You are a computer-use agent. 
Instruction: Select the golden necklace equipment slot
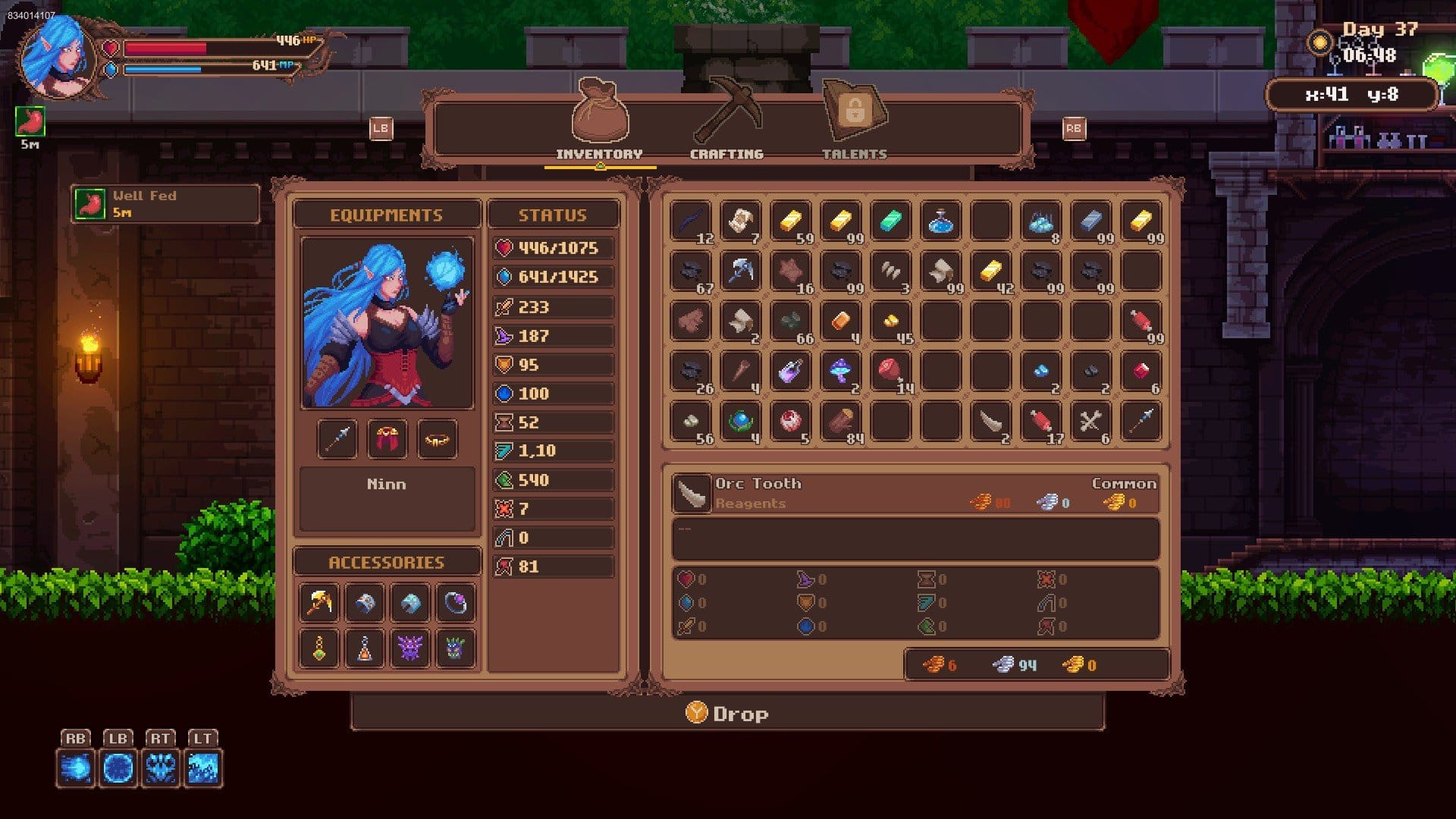[437, 438]
